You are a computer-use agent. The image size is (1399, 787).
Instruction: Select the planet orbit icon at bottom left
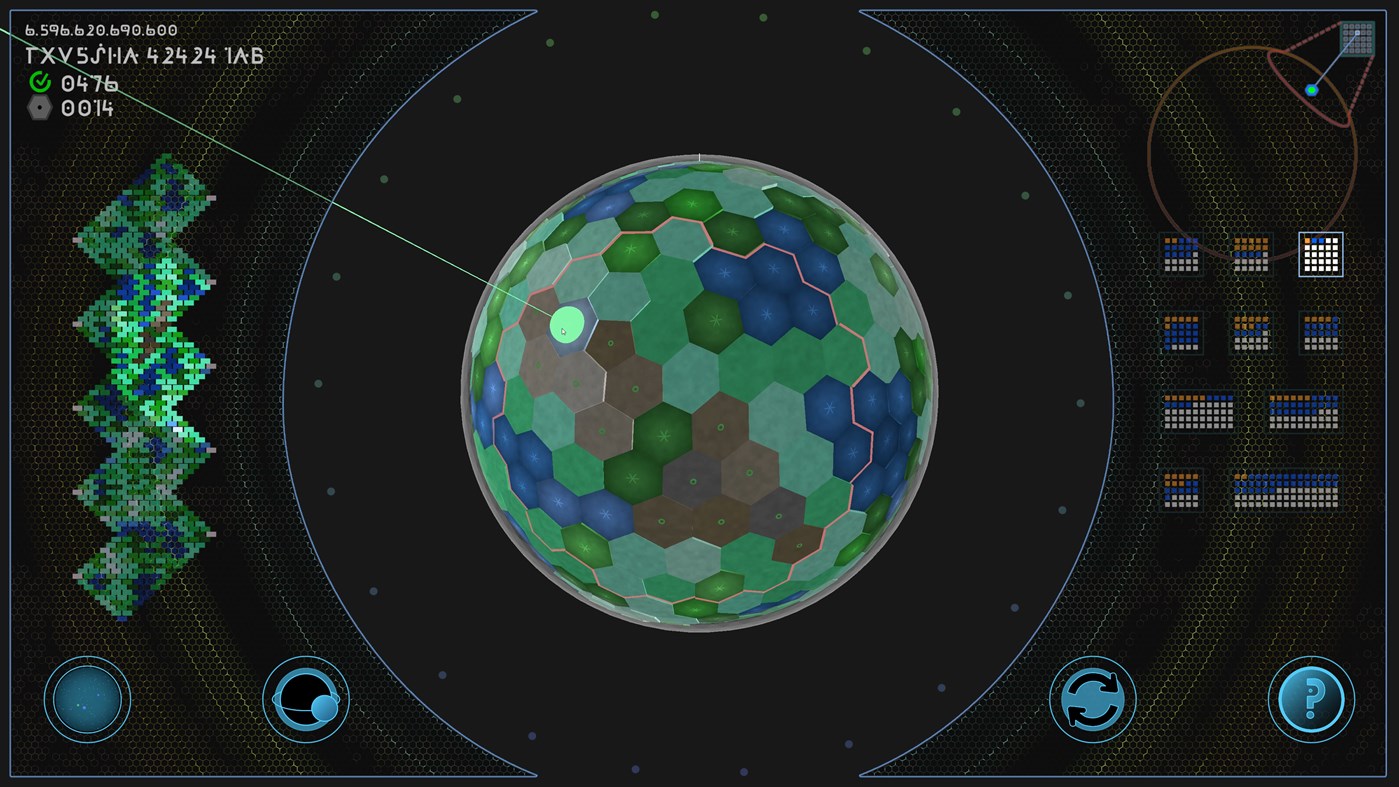click(x=303, y=699)
